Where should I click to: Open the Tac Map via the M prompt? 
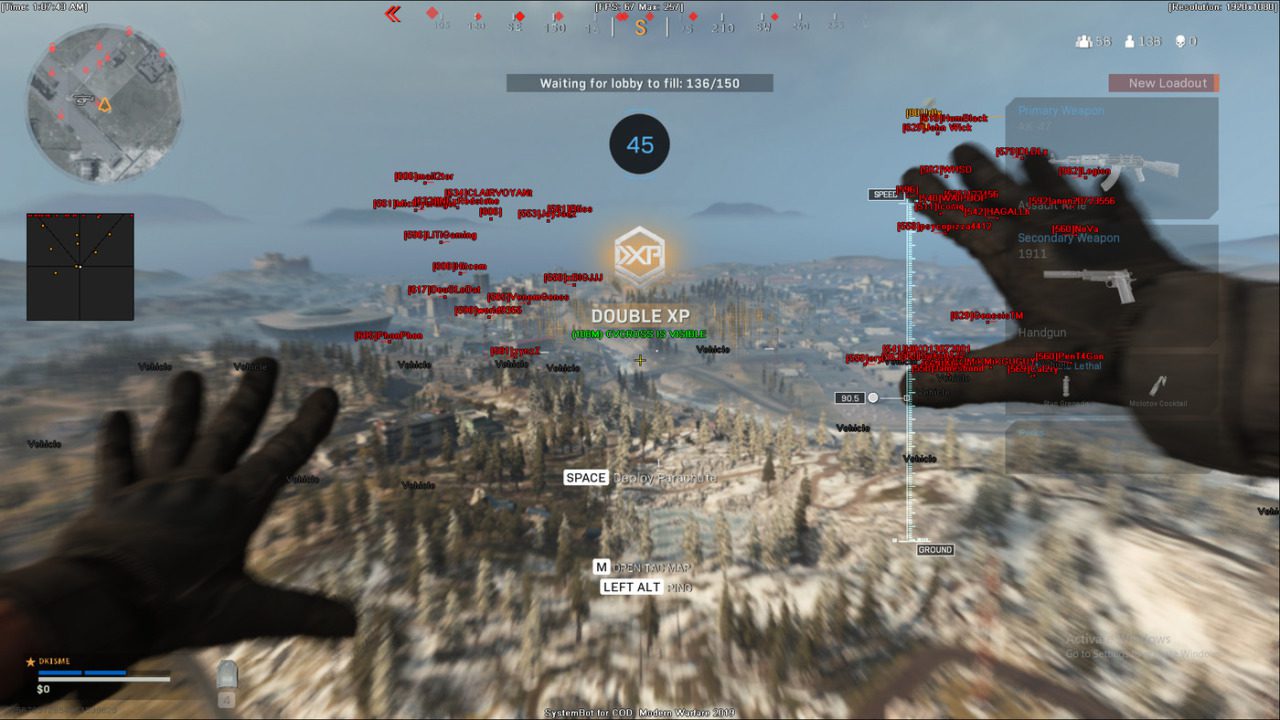(x=602, y=566)
